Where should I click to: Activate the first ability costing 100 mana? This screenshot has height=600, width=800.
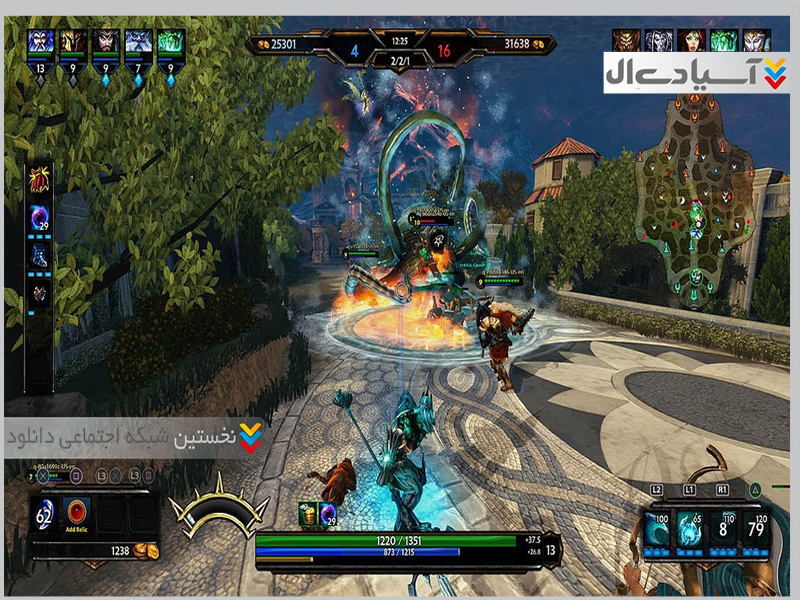[x=659, y=528]
